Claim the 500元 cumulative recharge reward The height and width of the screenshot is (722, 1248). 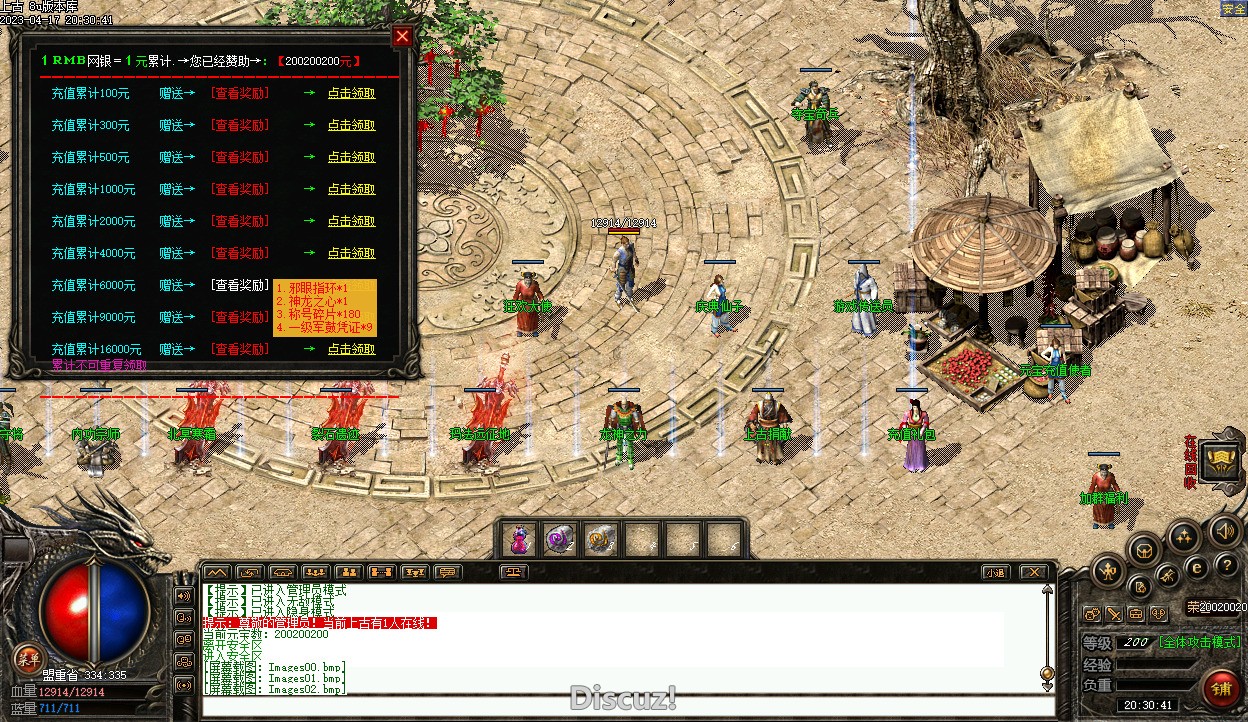coord(351,157)
